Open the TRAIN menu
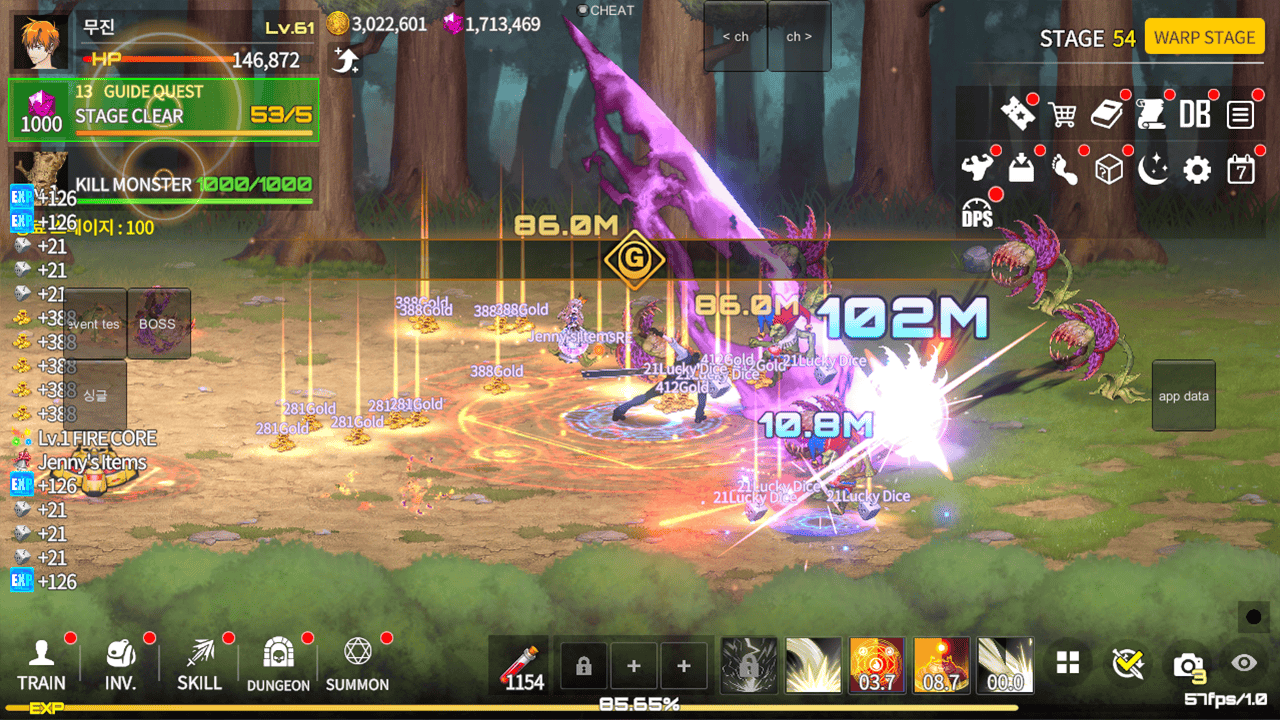Screen dimensions: 1280x720 pyautogui.click(x=41, y=666)
